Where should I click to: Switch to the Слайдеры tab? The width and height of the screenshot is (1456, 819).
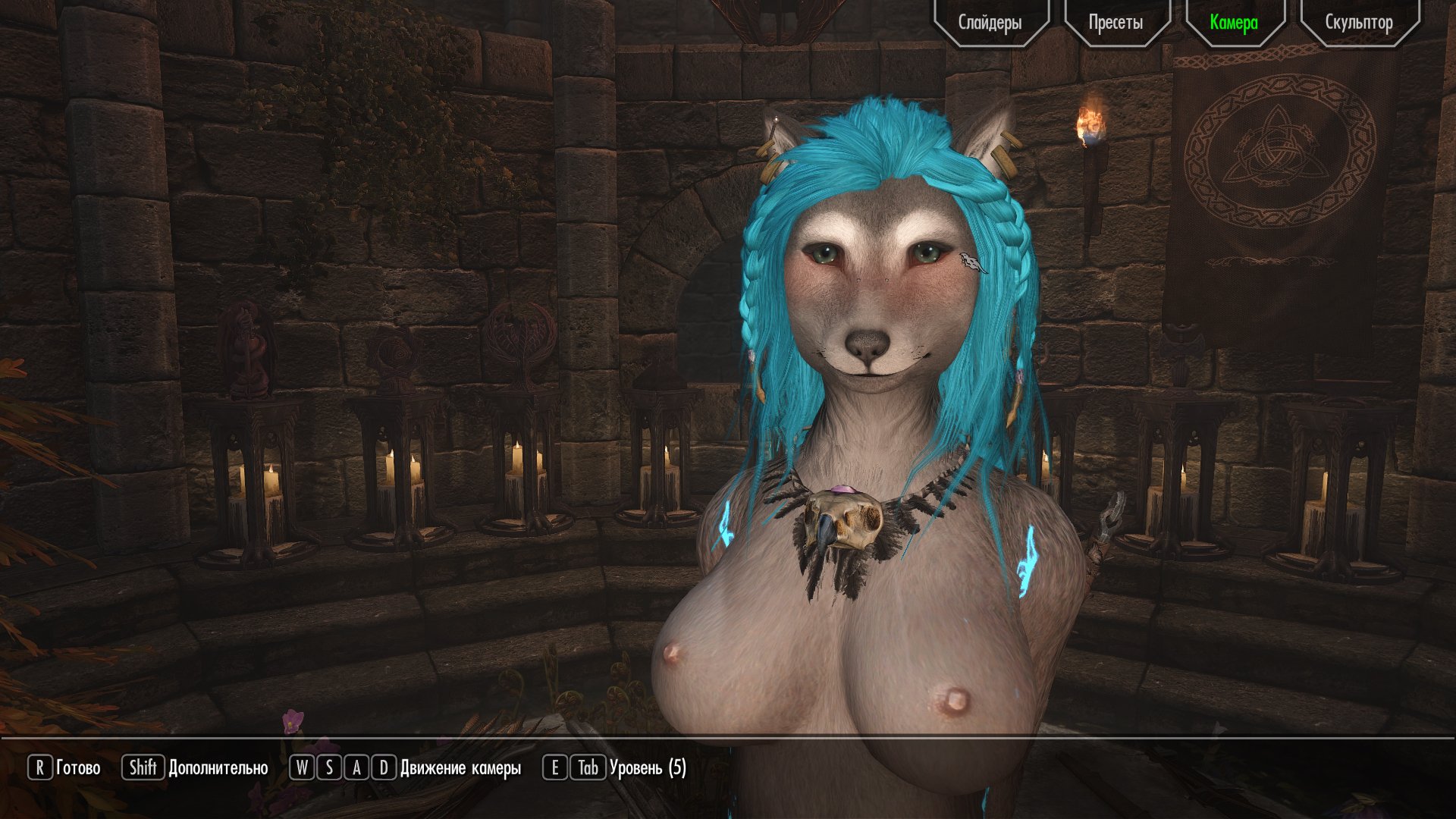pyautogui.click(x=990, y=22)
